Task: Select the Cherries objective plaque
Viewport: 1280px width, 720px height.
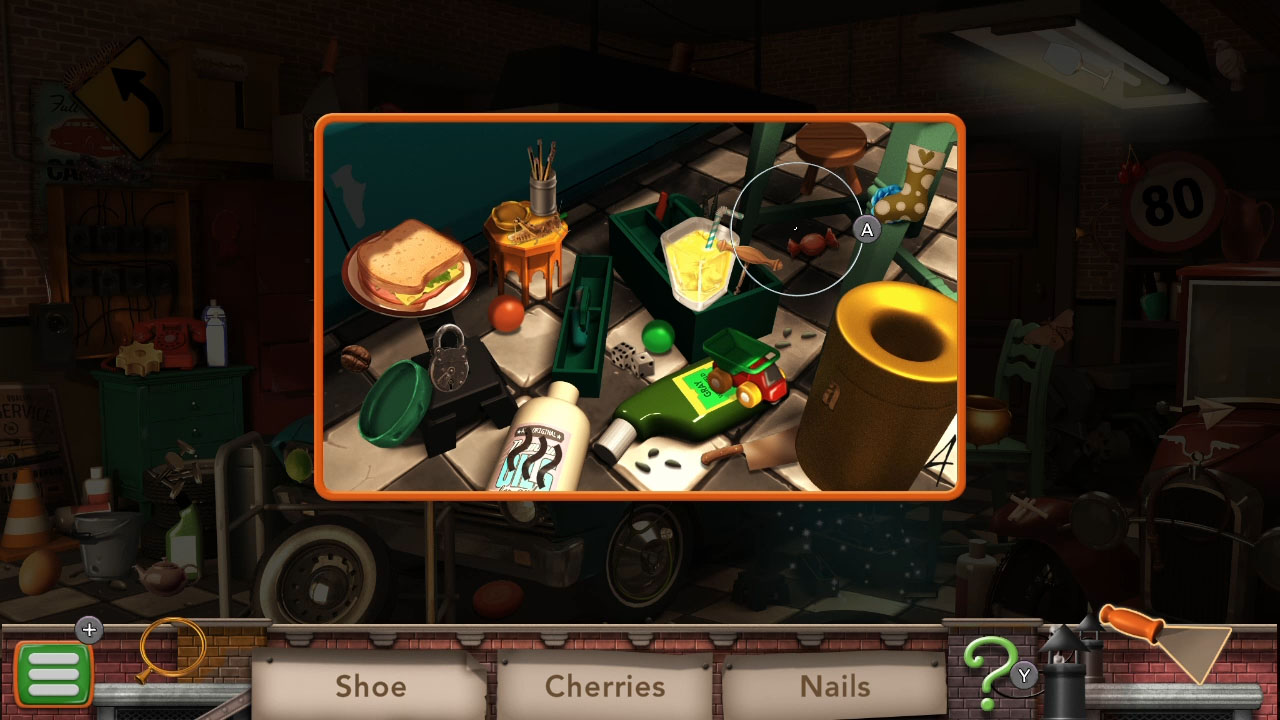Action: [x=604, y=687]
